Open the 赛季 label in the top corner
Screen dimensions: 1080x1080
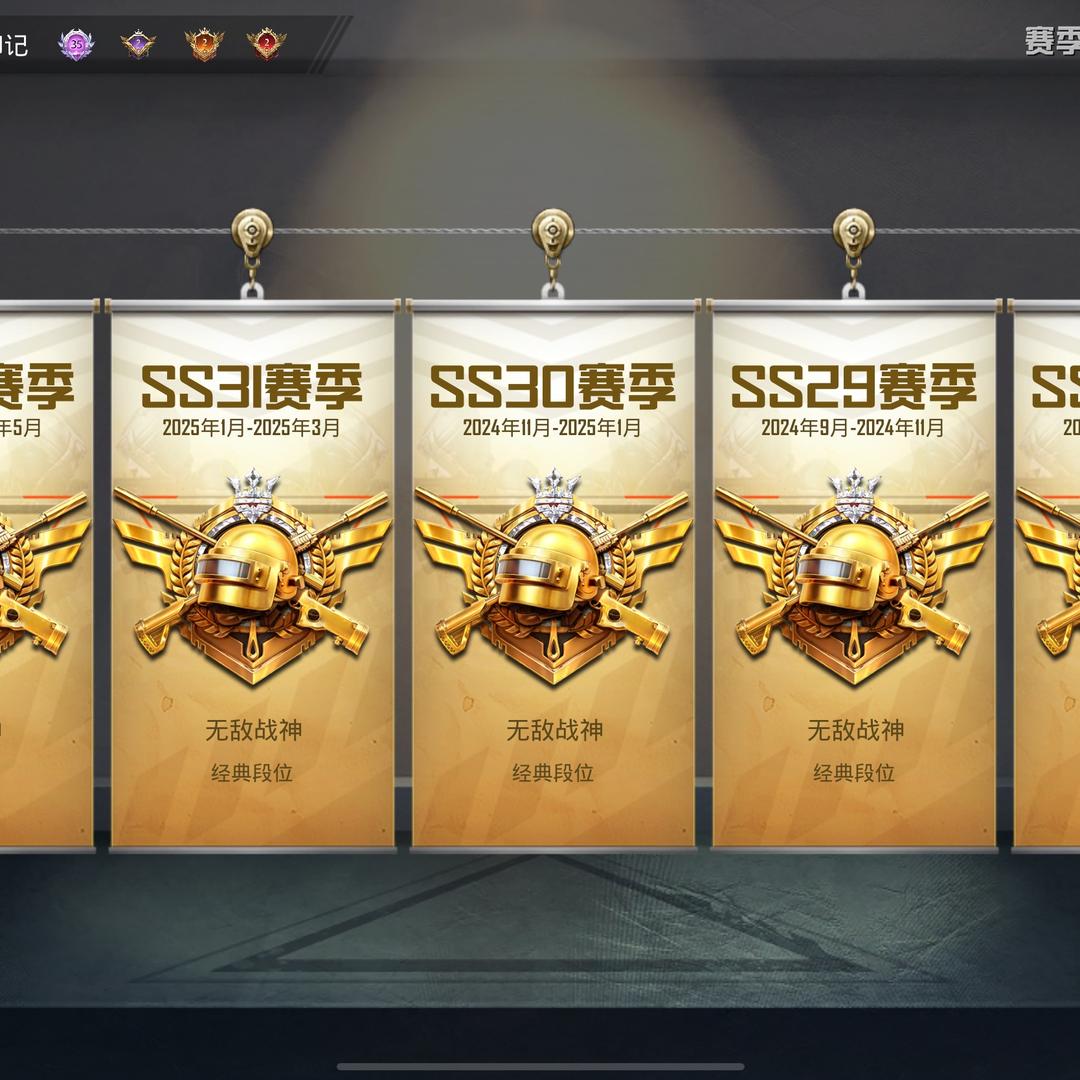point(1051,41)
